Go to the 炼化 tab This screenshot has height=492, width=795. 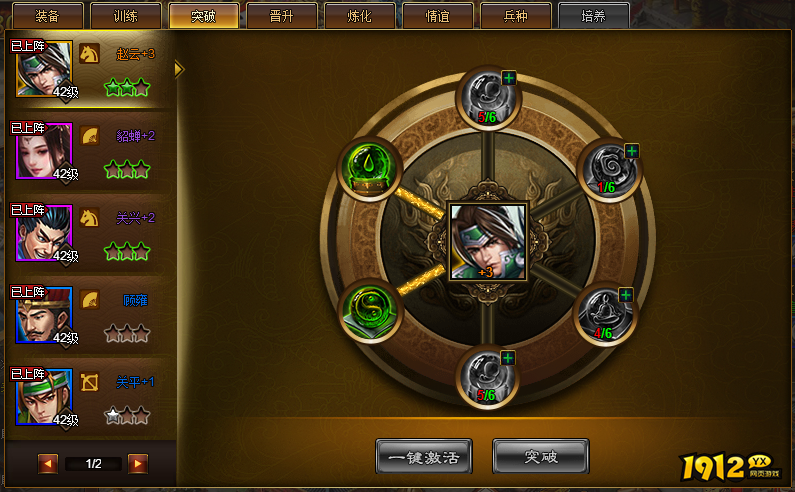(359, 16)
